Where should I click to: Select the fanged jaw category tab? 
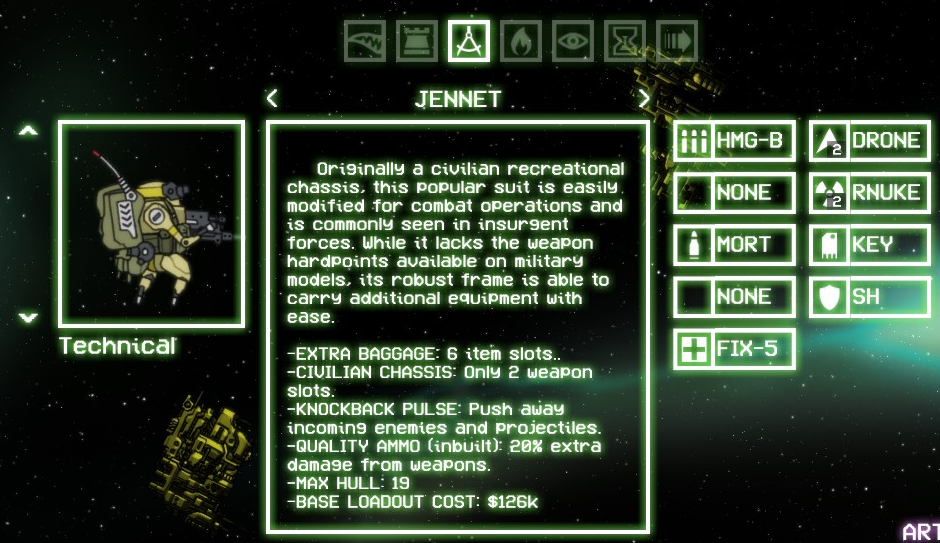(x=365, y=41)
